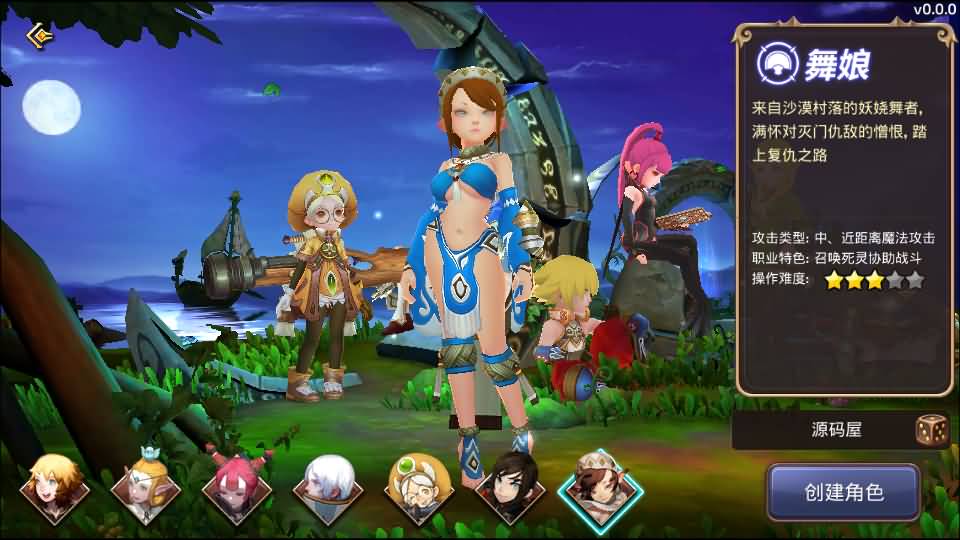Pick the dark-haired character portrait
This screenshot has width=960, height=540.
coord(510,487)
